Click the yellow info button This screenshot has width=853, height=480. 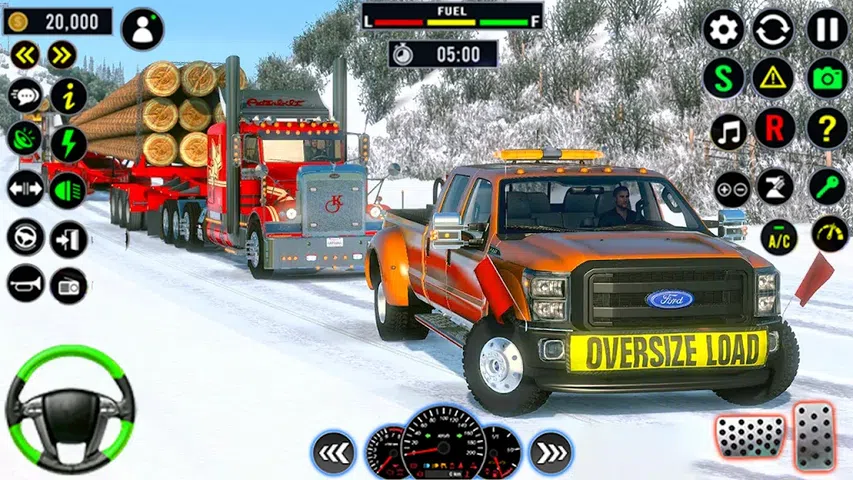tap(68, 97)
